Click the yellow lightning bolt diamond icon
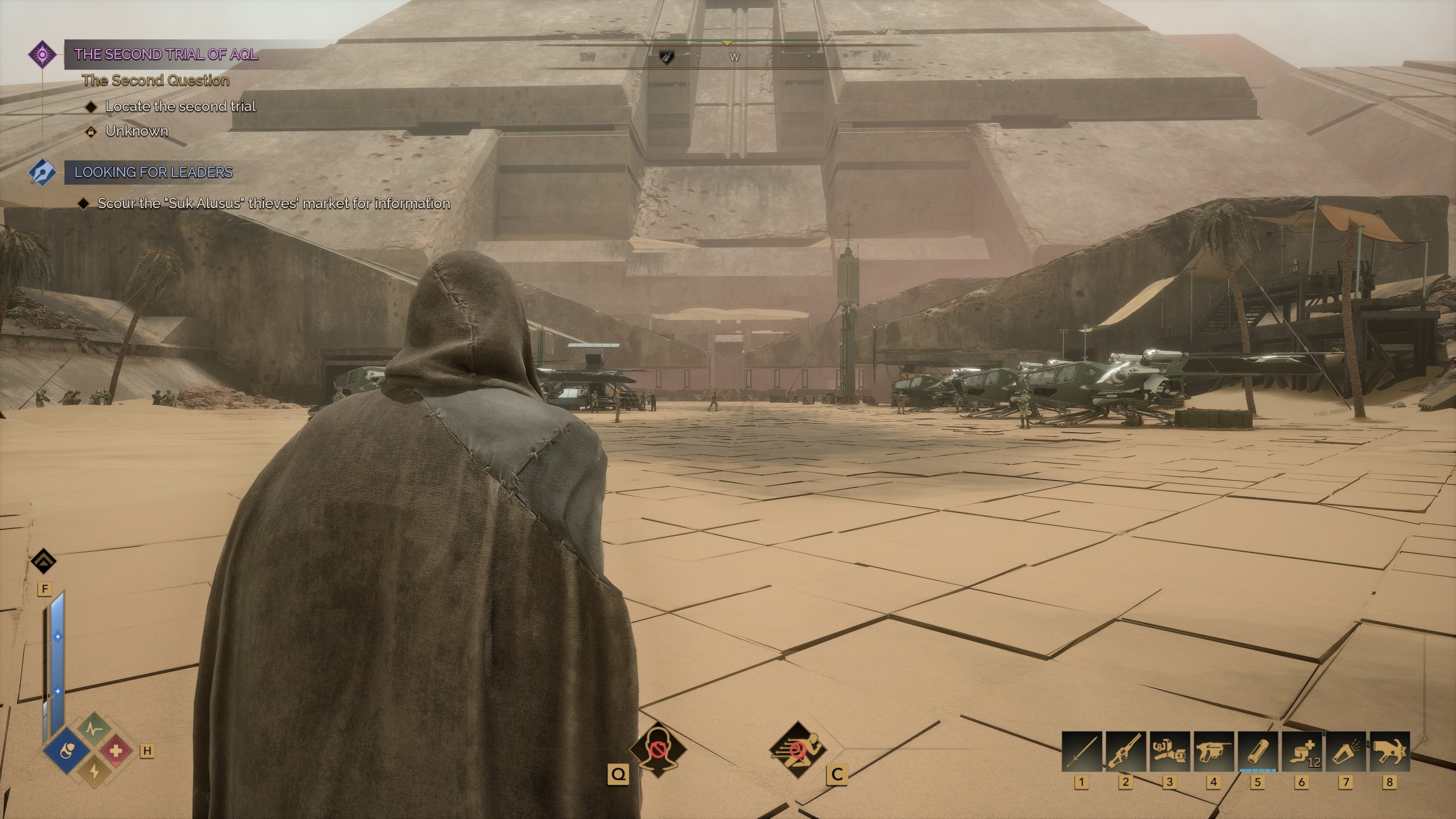 93,772
